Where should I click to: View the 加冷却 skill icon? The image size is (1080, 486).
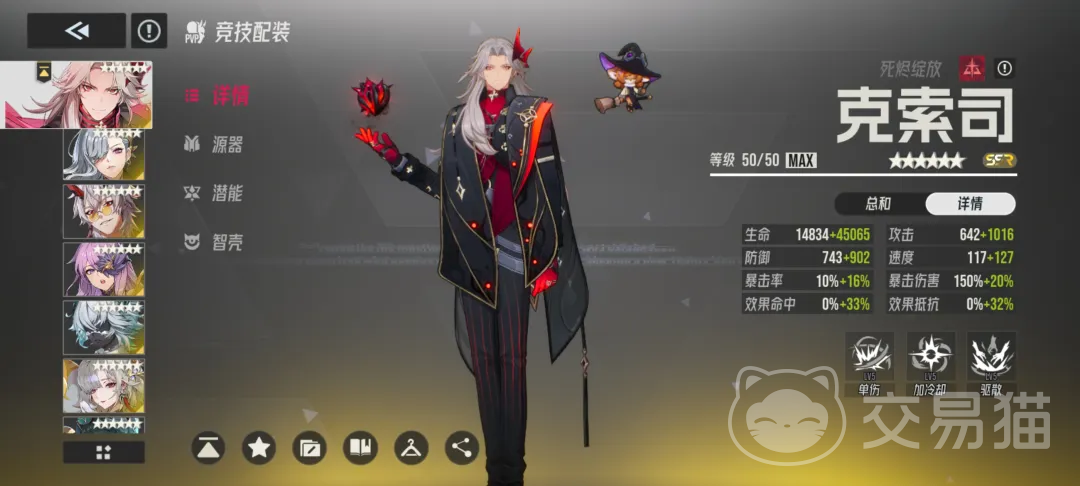click(x=931, y=361)
